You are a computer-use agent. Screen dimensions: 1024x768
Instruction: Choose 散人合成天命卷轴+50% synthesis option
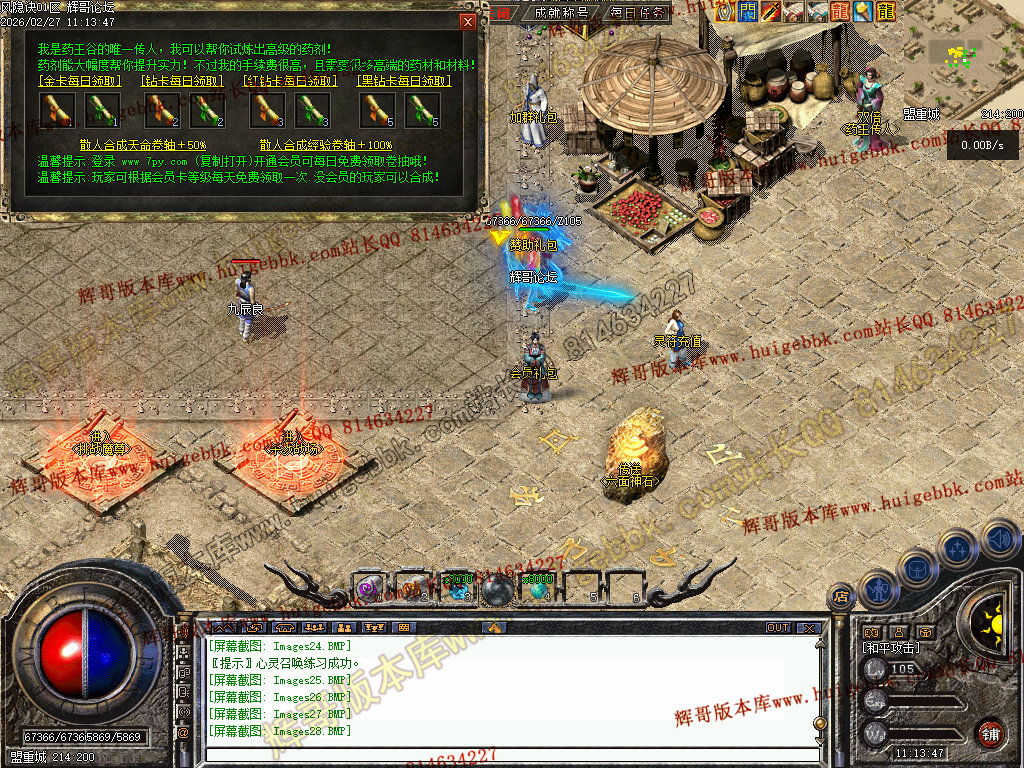142,145
